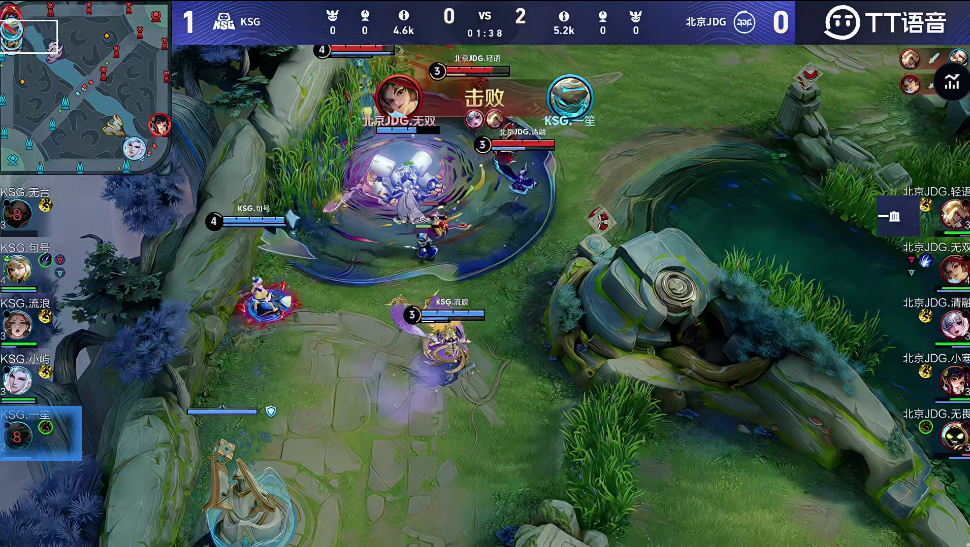Open the match statistics chart icon
Image resolution: width=970 pixels, height=547 pixels.
[x=951, y=82]
